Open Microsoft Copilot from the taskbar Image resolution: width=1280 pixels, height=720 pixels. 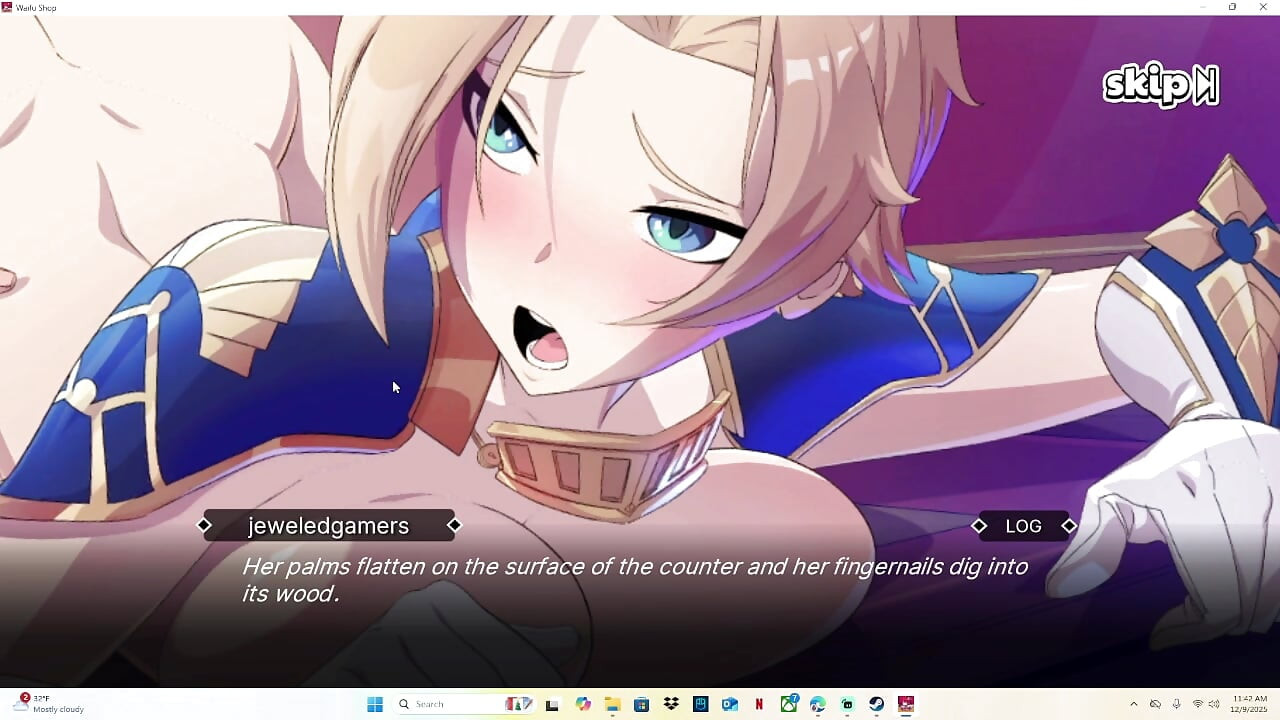[583, 704]
